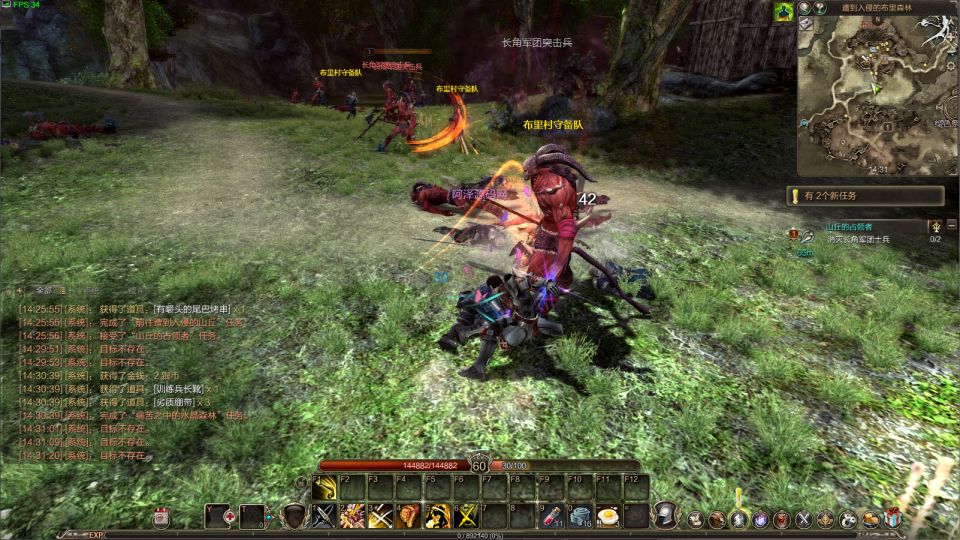
Task: Use the crossed swords skill in slot 1
Action: point(324,516)
